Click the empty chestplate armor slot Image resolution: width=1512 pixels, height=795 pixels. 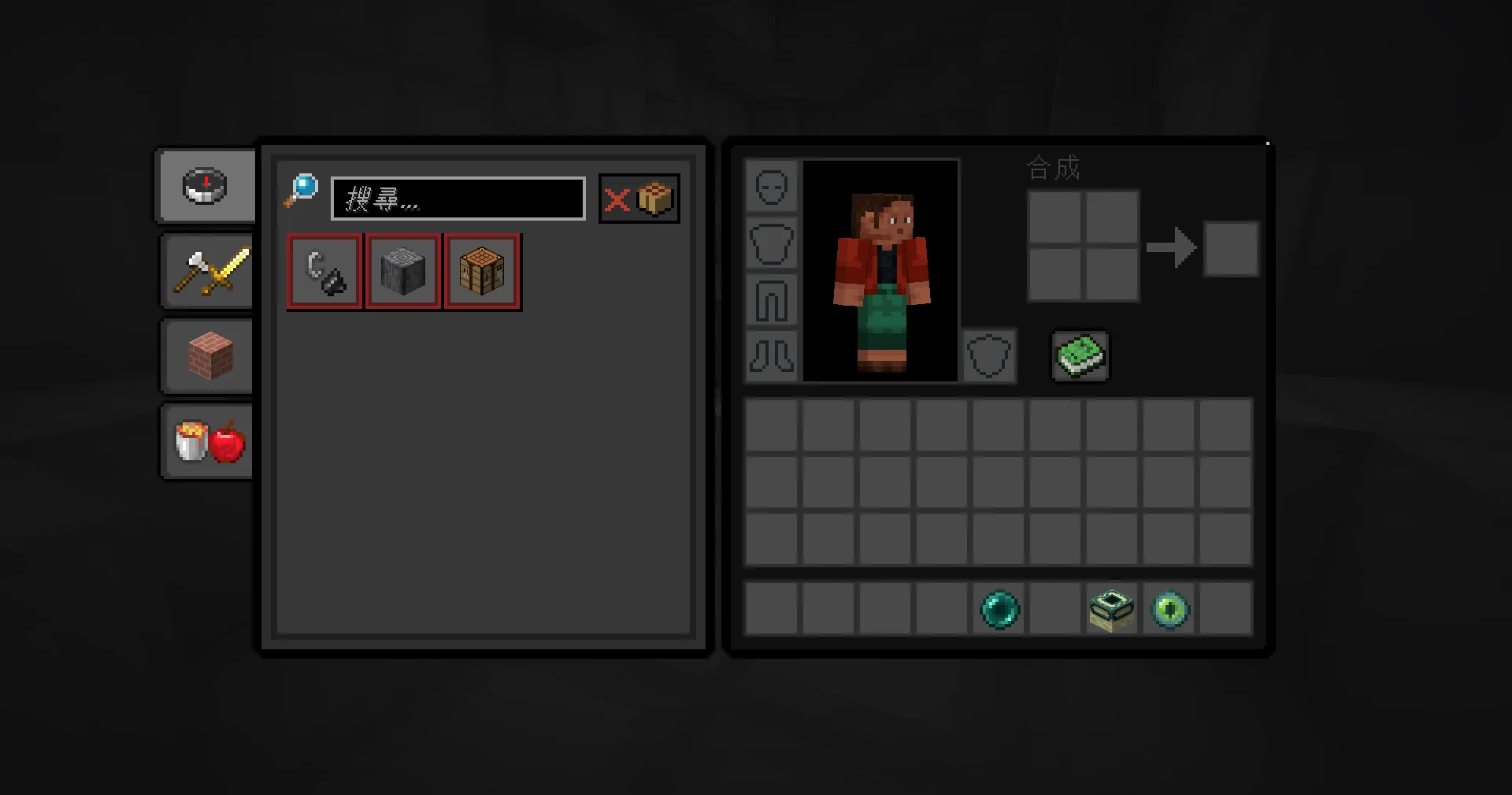(772, 243)
